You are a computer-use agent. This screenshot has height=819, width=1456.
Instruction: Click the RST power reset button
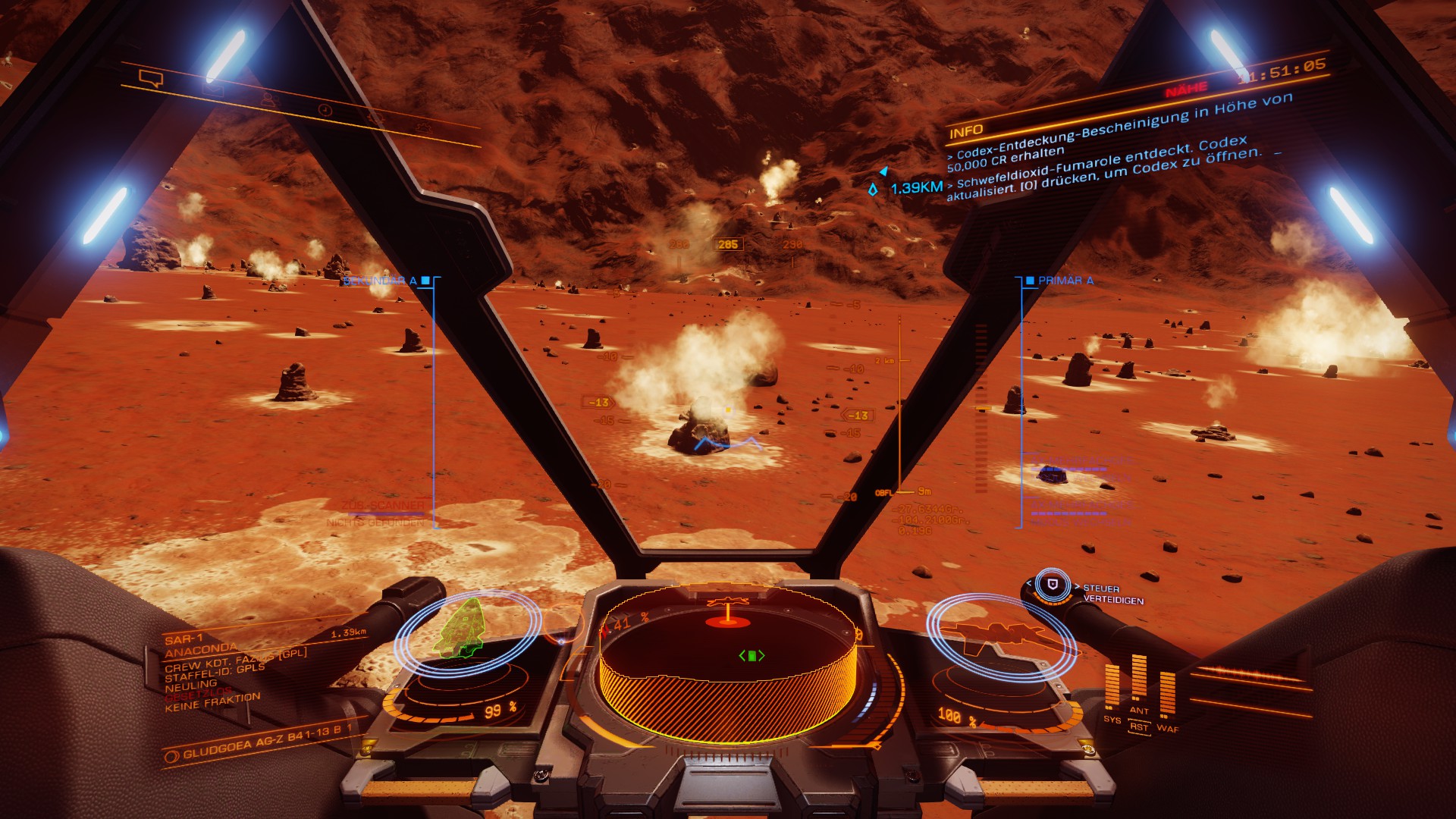(x=1138, y=726)
